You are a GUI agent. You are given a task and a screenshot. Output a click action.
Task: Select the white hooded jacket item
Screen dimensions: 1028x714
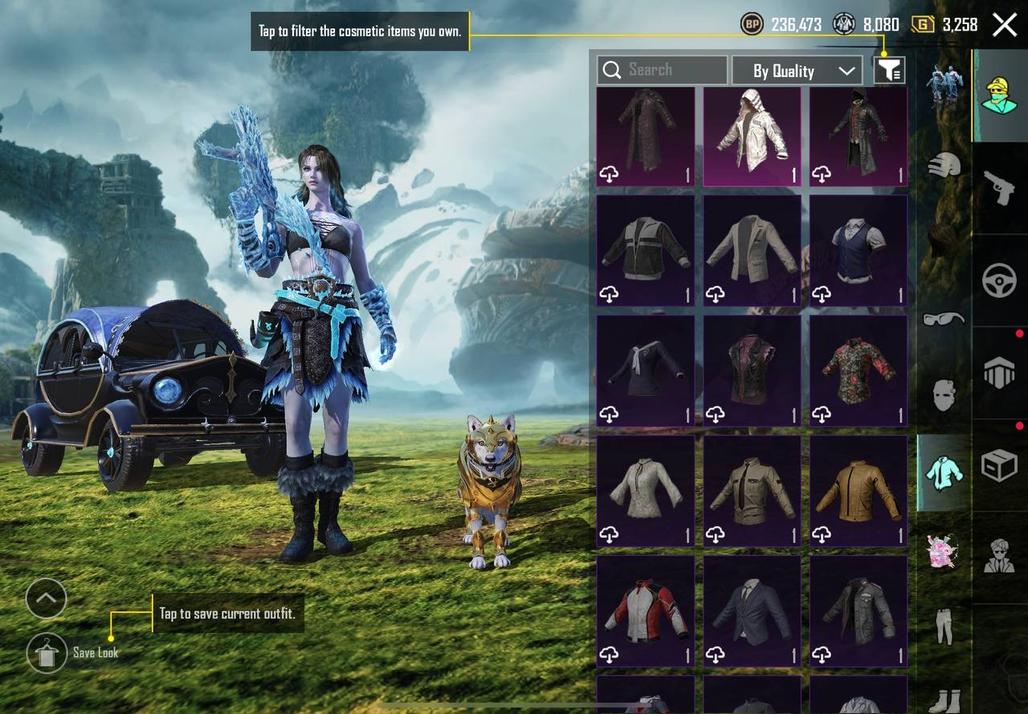click(752, 136)
